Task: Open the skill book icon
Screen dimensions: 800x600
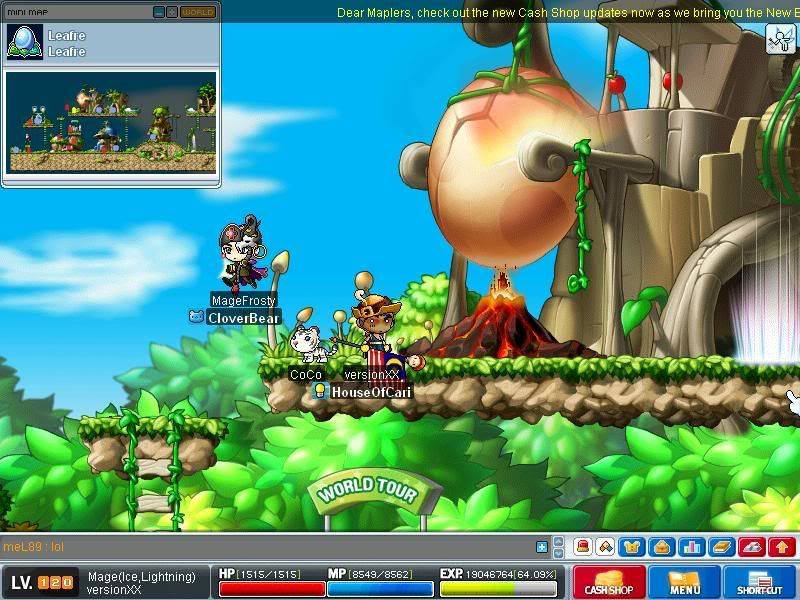Action: coord(721,547)
